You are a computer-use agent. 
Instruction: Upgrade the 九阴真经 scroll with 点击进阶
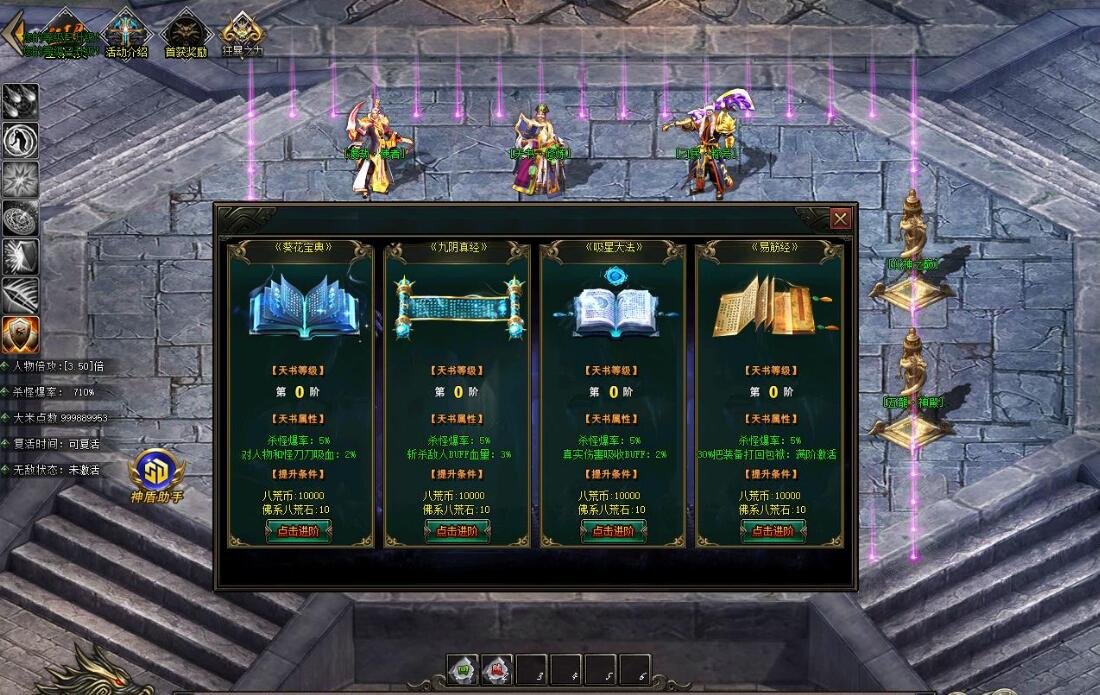tap(457, 531)
